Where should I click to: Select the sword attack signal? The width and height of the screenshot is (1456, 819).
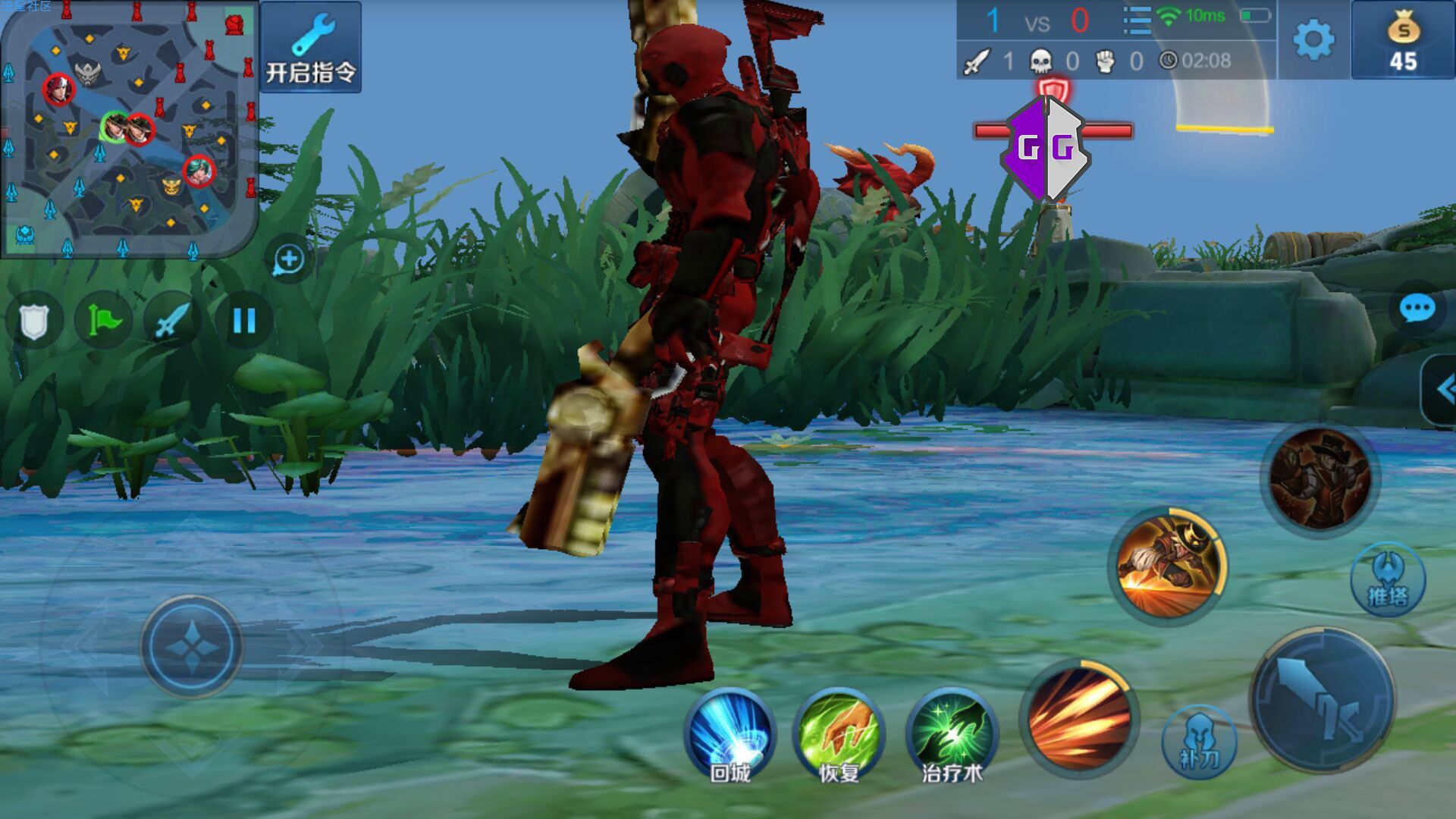tap(173, 321)
